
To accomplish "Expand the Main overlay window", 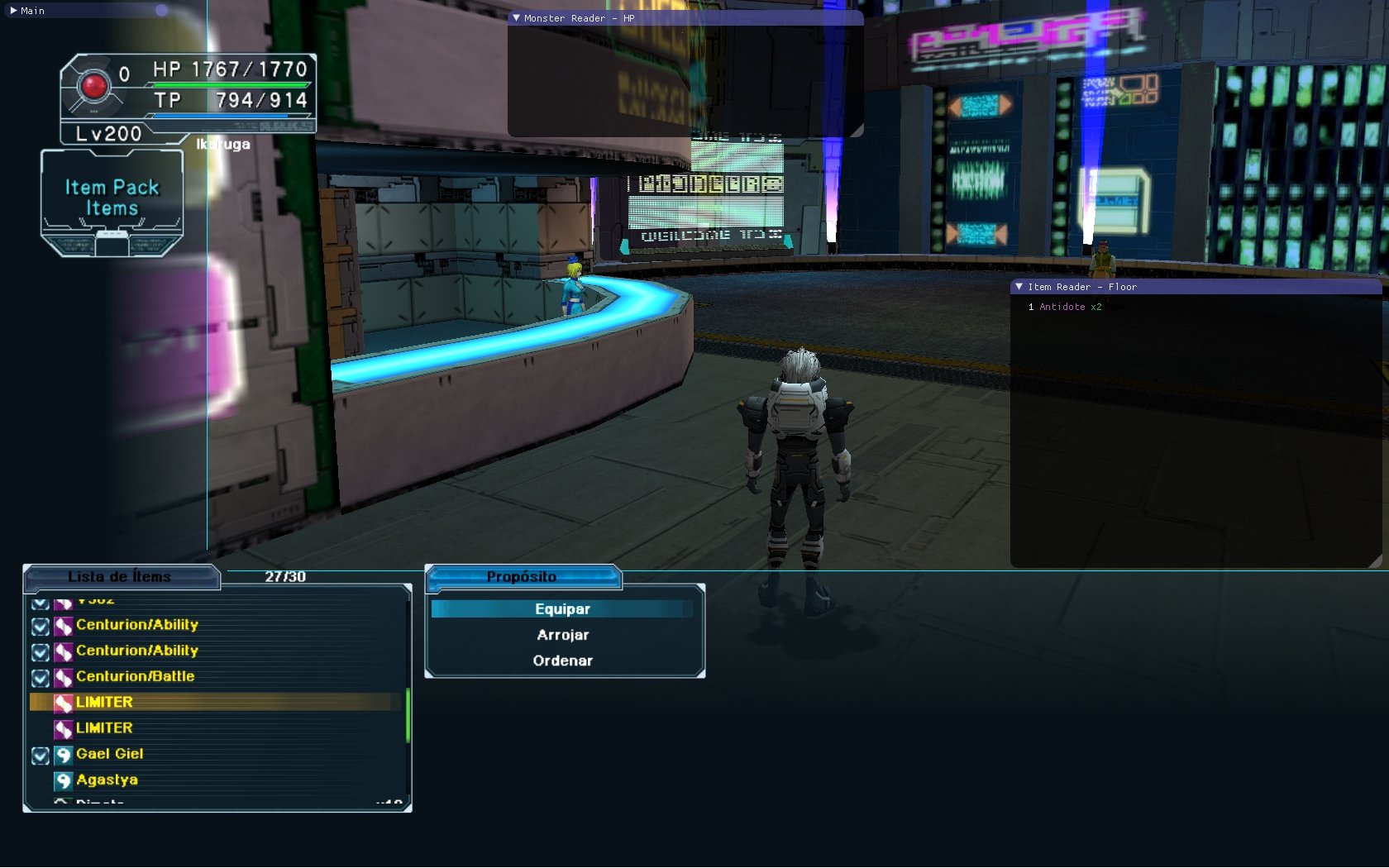I will coord(13,11).
